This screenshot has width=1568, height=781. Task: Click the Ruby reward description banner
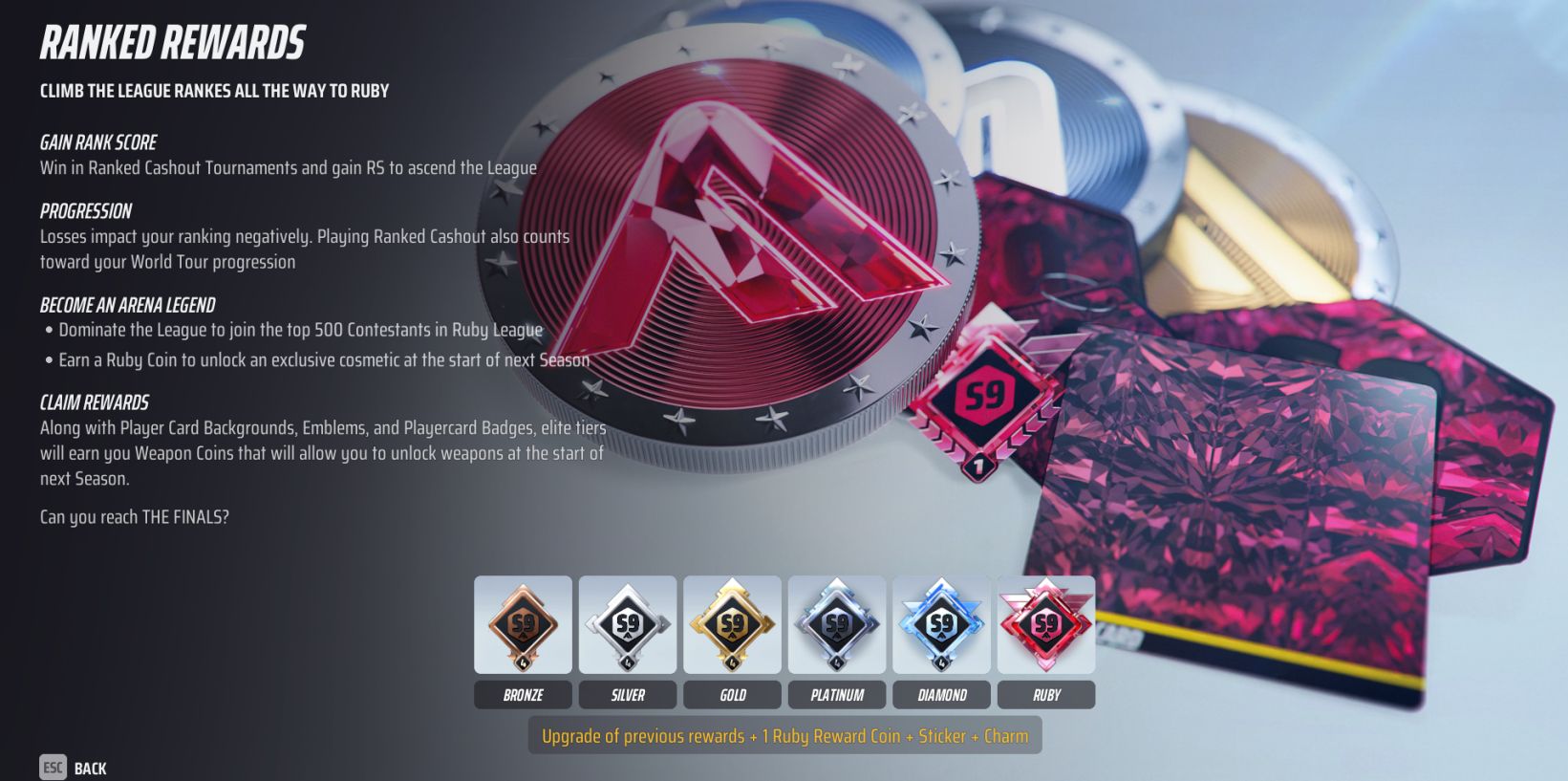(785, 735)
